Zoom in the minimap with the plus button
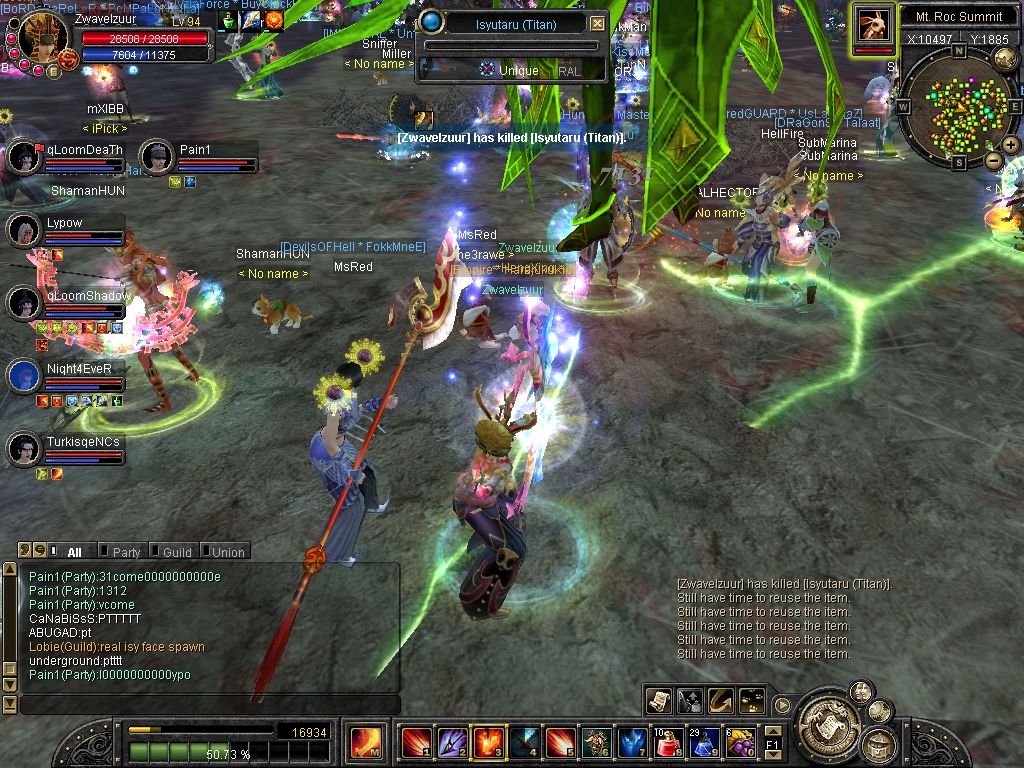The height and width of the screenshot is (768, 1024). (1011, 145)
